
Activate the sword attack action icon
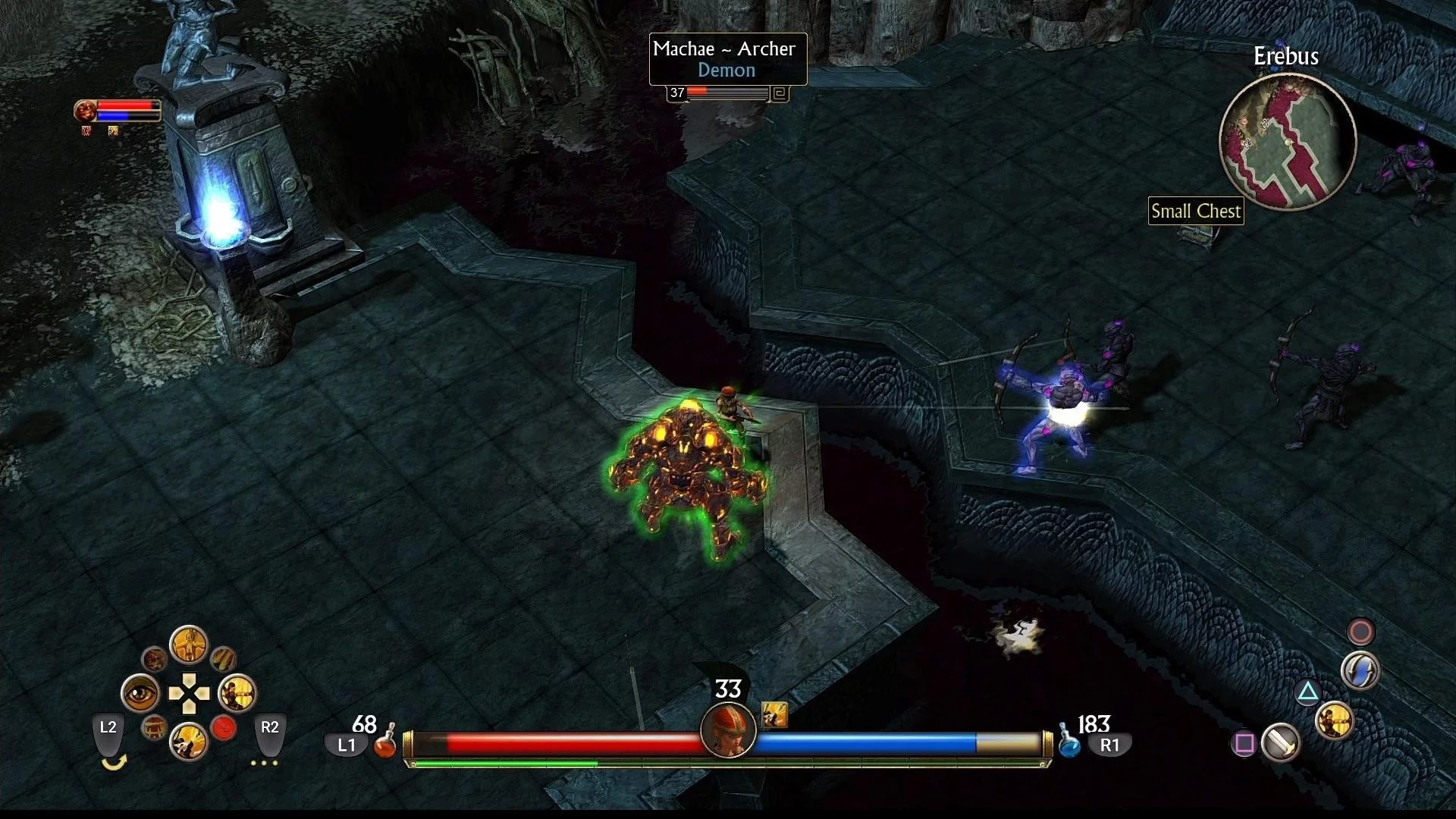[x=1281, y=742]
